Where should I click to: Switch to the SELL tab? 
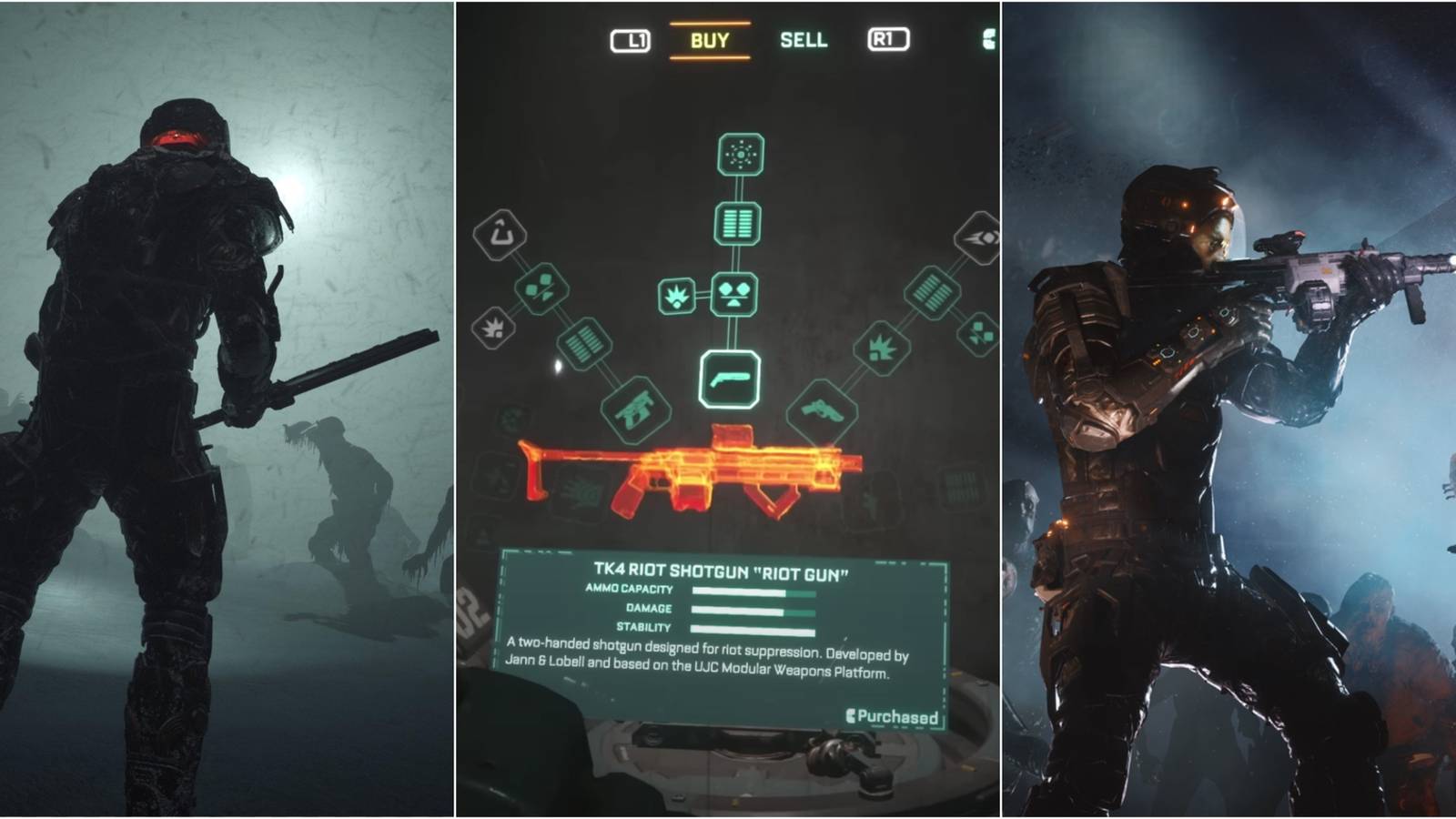pos(804,40)
